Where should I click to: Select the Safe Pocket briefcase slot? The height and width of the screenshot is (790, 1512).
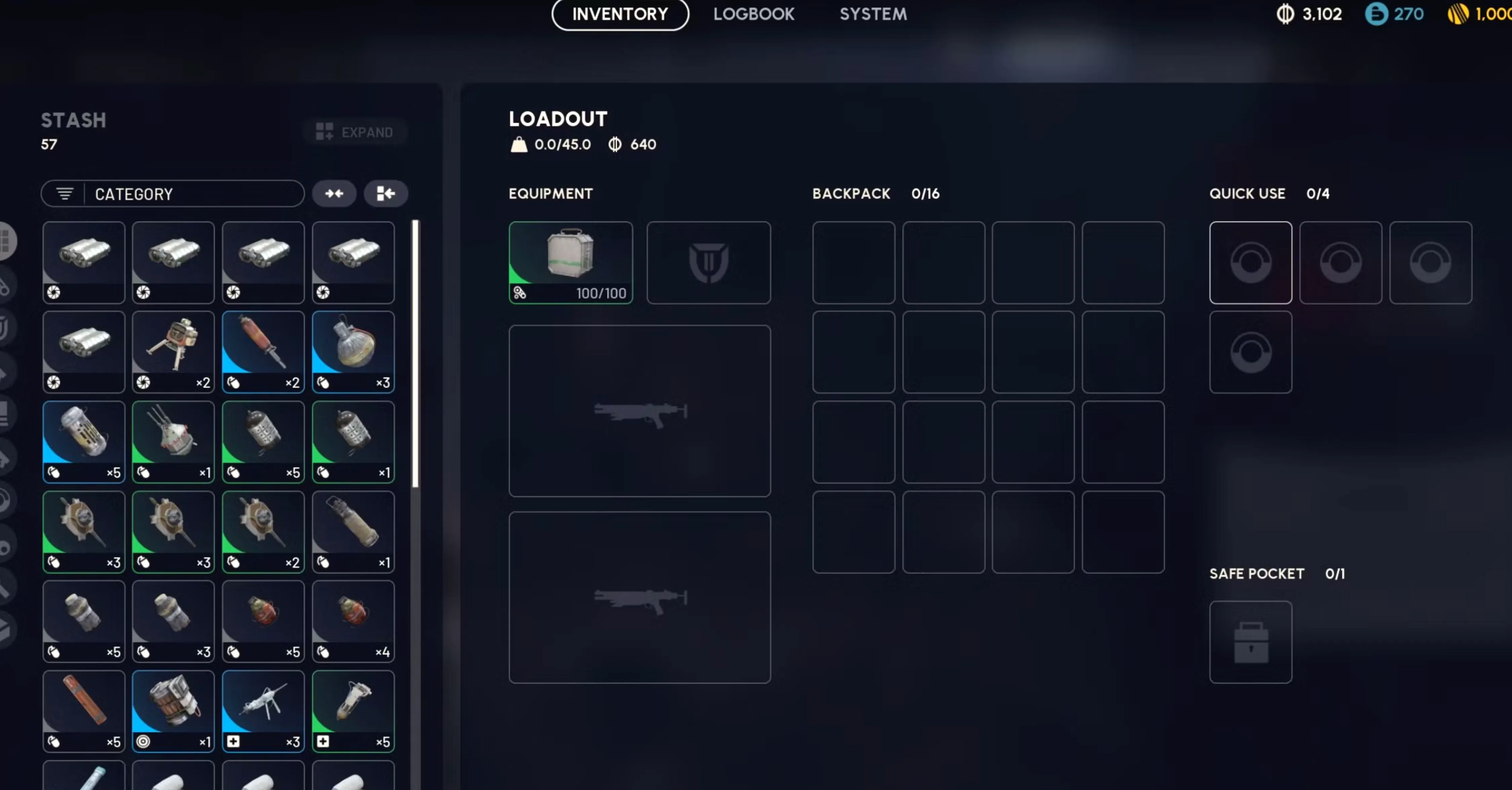pos(1250,642)
